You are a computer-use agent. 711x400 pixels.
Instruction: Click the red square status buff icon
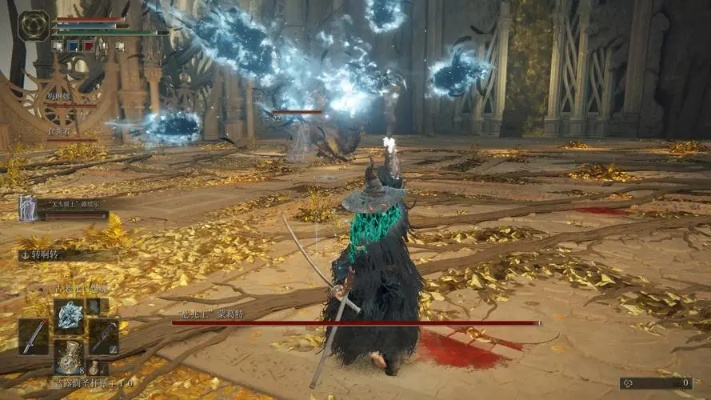coord(86,45)
